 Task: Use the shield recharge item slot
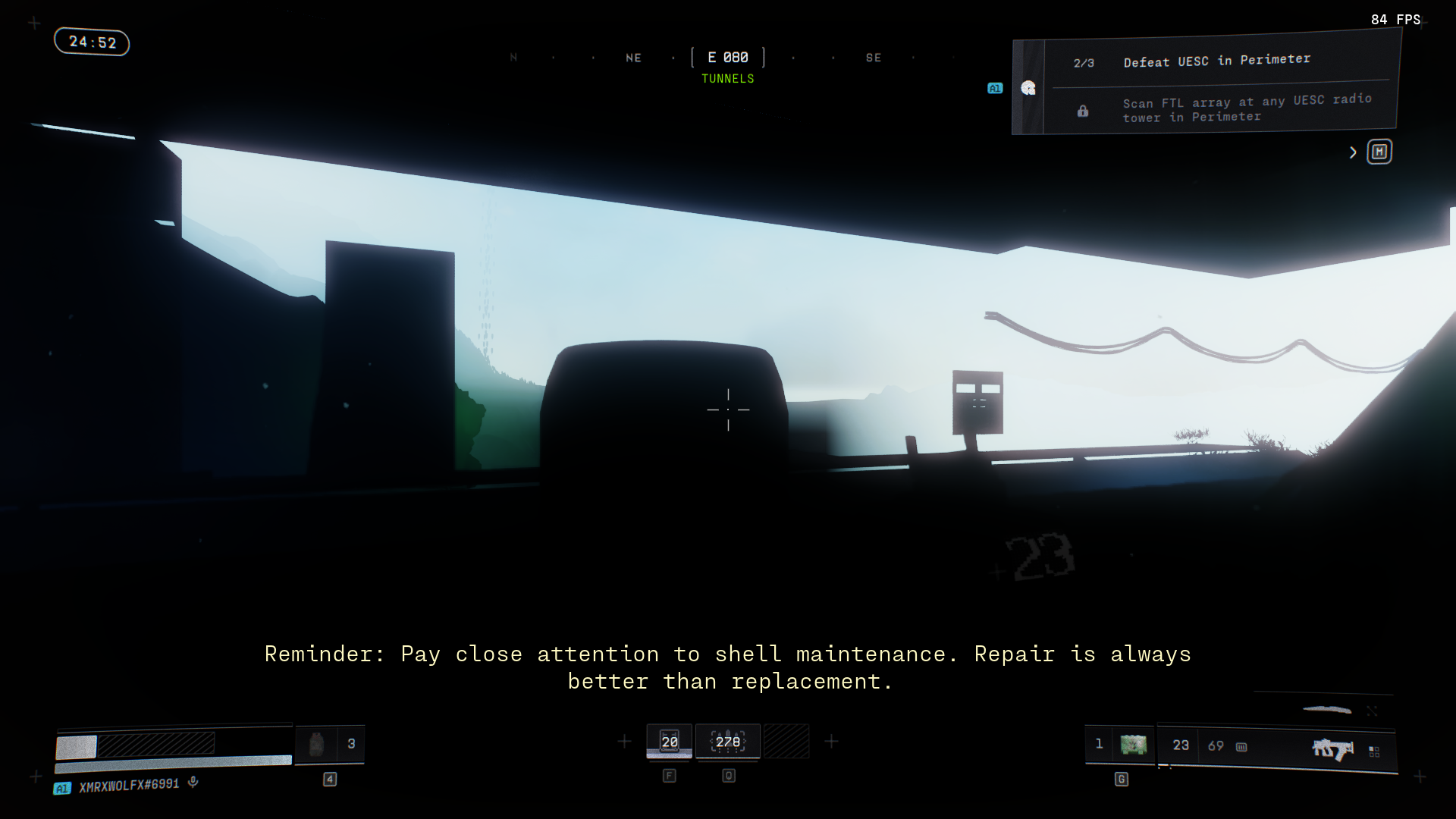[317, 744]
